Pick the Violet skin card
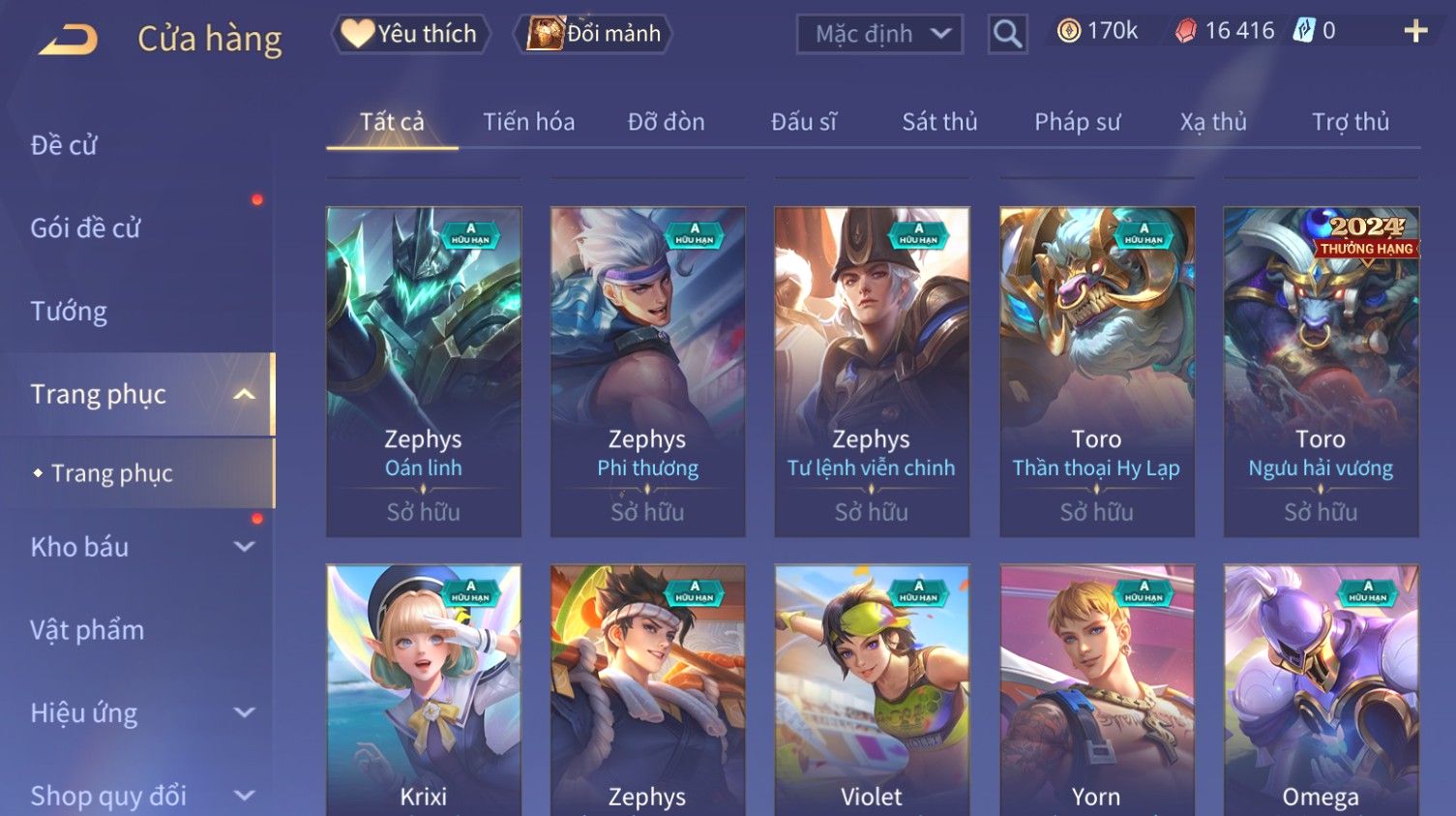 [x=872, y=689]
